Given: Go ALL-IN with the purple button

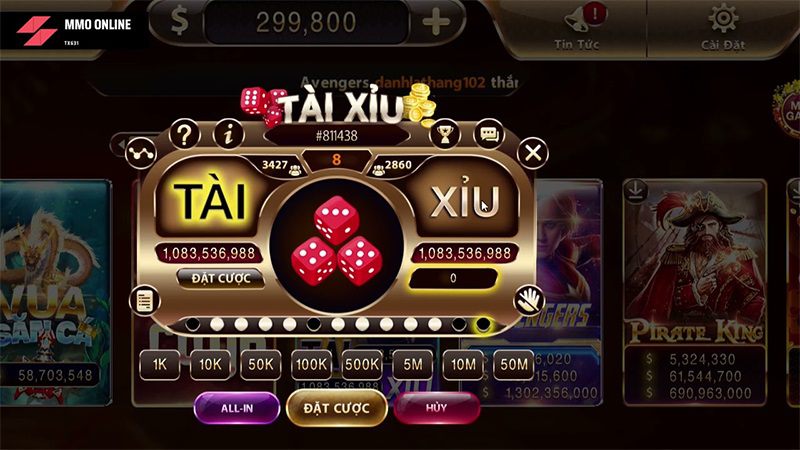Looking at the screenshot, I should tap(236, 408).
